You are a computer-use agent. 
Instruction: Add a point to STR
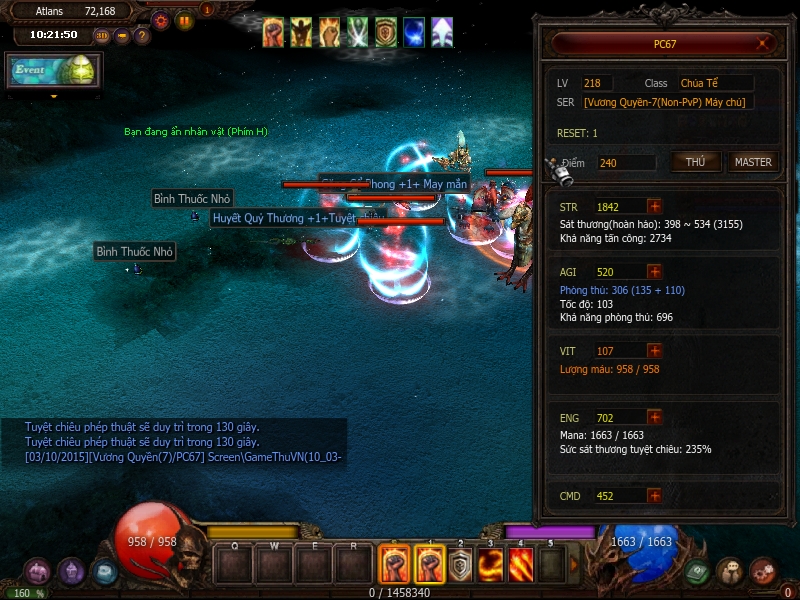pyautogui.click(x=654, y=206)
